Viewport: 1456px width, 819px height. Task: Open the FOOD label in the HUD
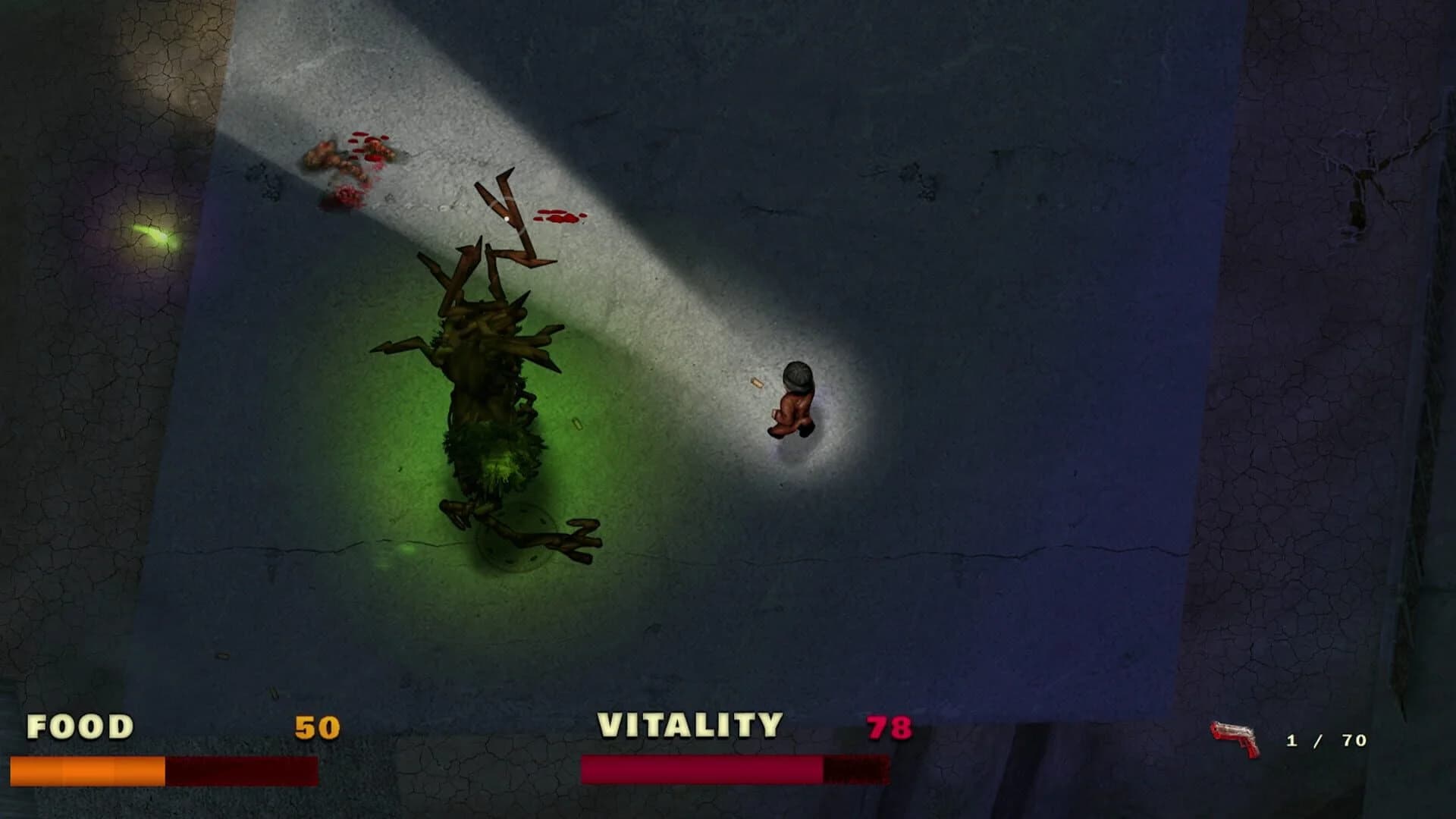[x=78, y=726]
